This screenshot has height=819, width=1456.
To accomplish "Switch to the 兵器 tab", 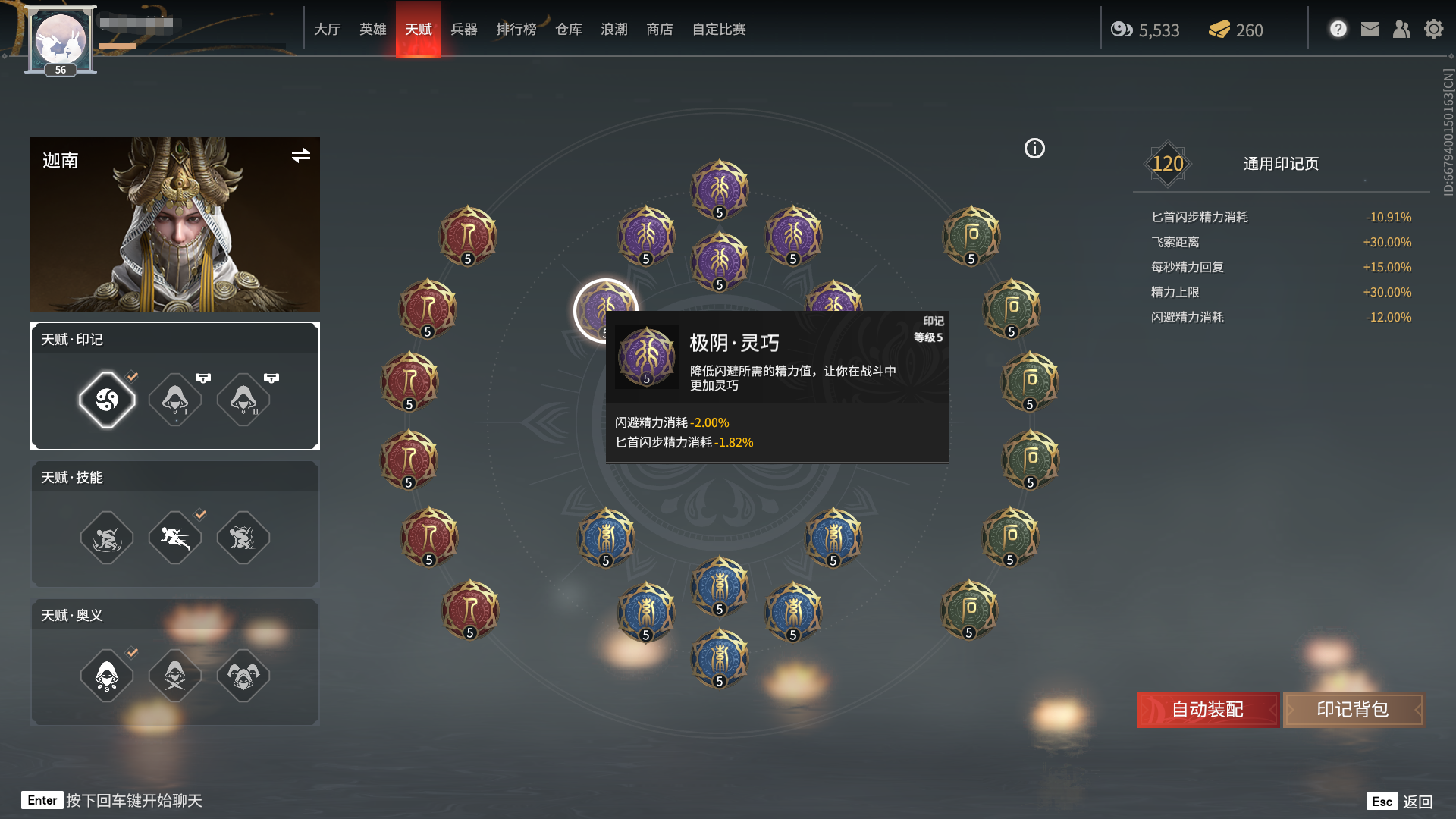I will 465,30.
